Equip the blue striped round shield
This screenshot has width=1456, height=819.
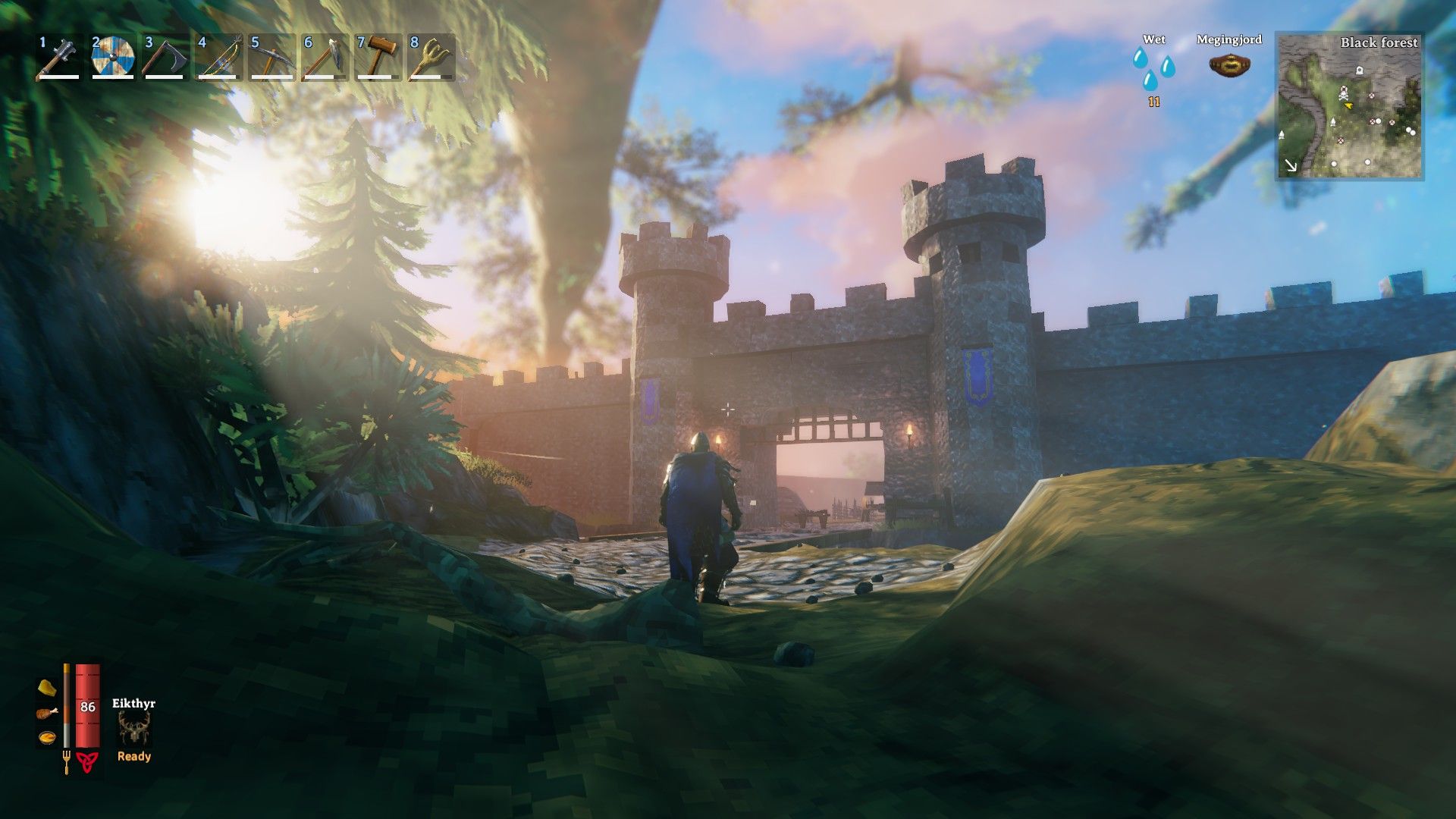point(112,58)
